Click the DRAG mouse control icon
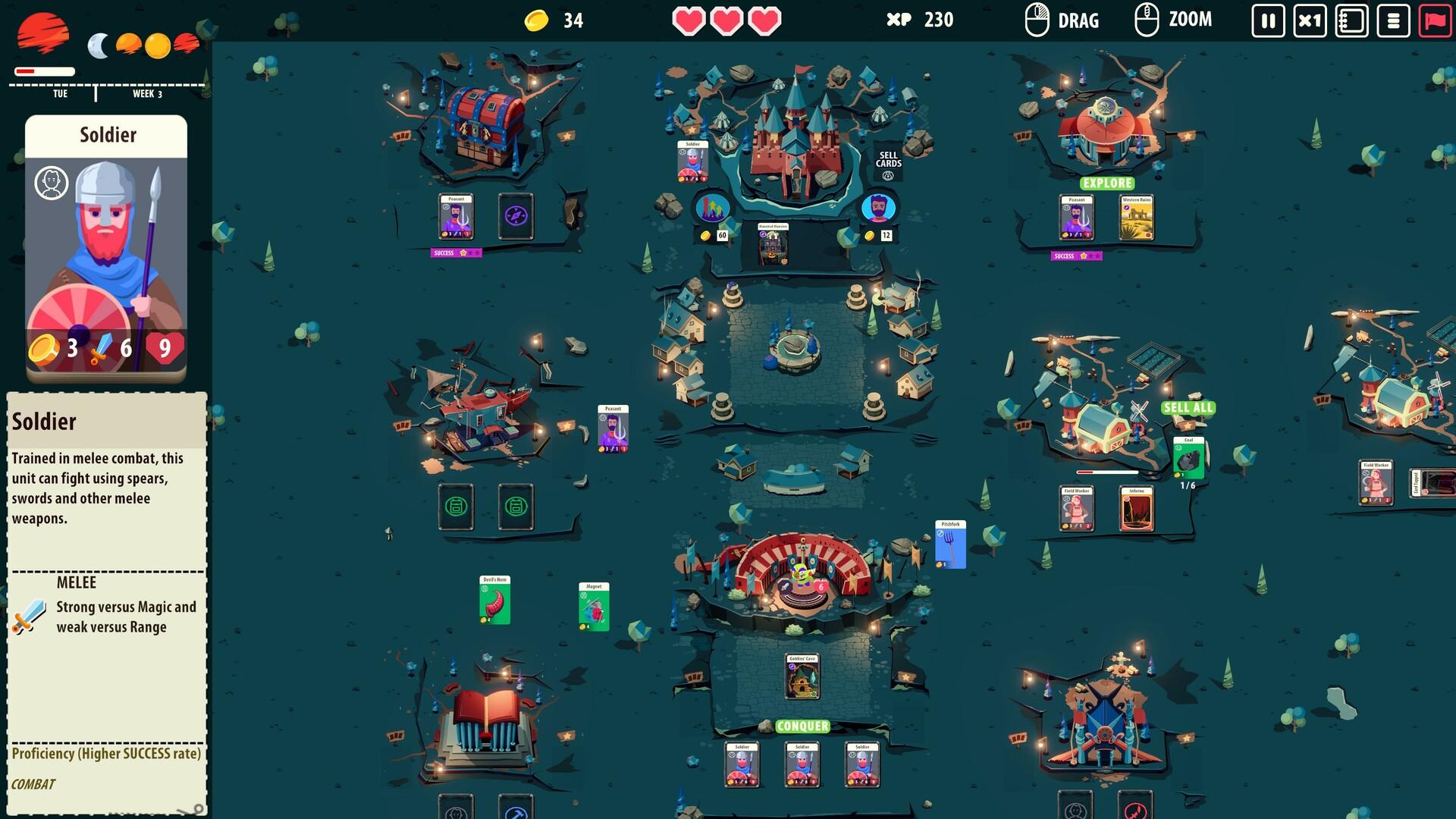Viewport: 1456px width, 819px height. [x=1035, y=19]
